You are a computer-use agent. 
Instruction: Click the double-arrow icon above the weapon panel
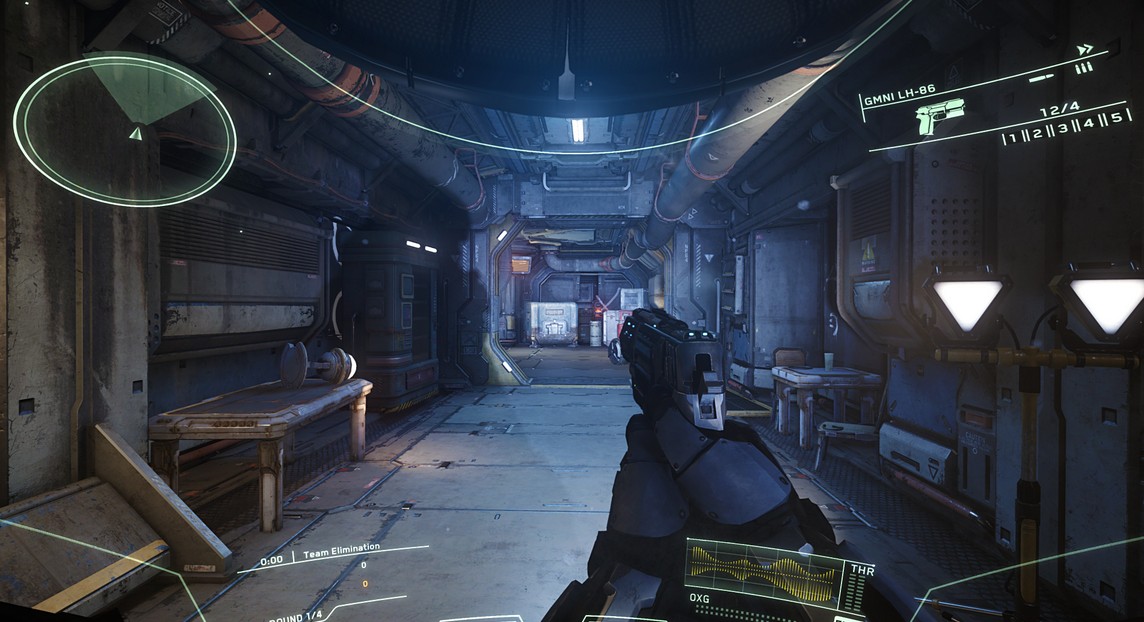pyautogui.click(x=1084, y=49)
